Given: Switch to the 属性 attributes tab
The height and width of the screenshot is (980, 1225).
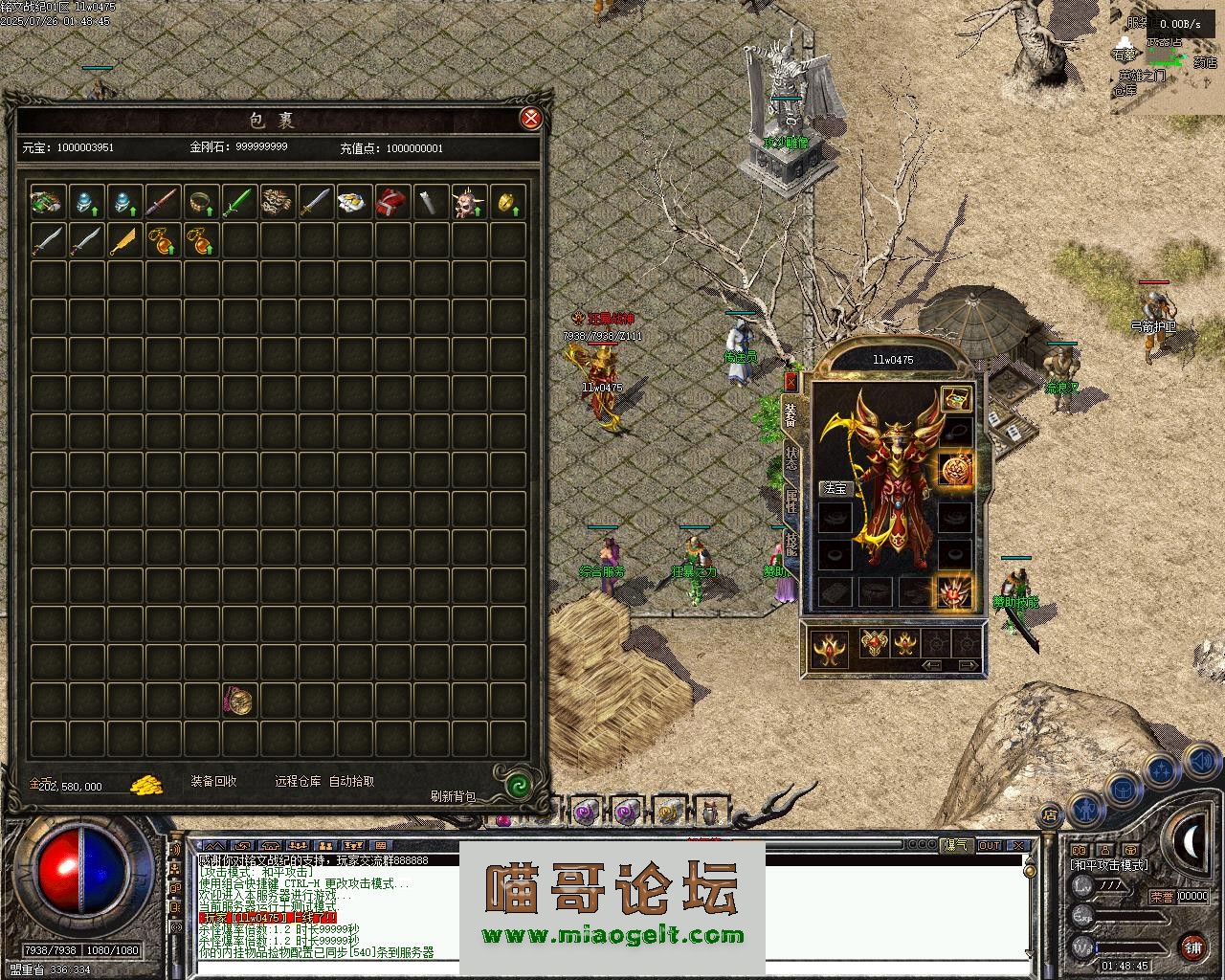Looking at the screenshot, I should point(791,501).
